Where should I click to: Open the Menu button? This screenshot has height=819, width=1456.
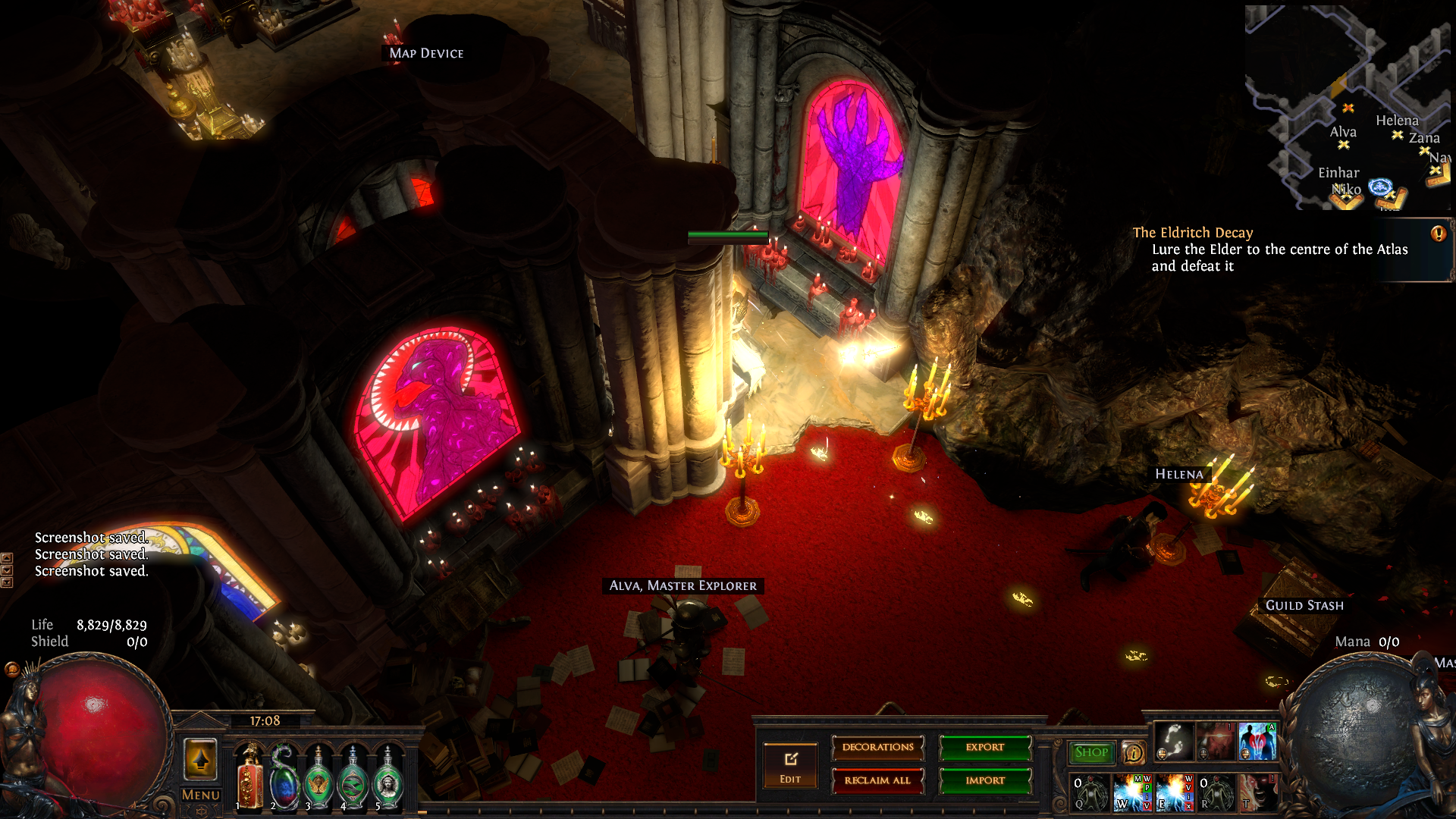201,795
